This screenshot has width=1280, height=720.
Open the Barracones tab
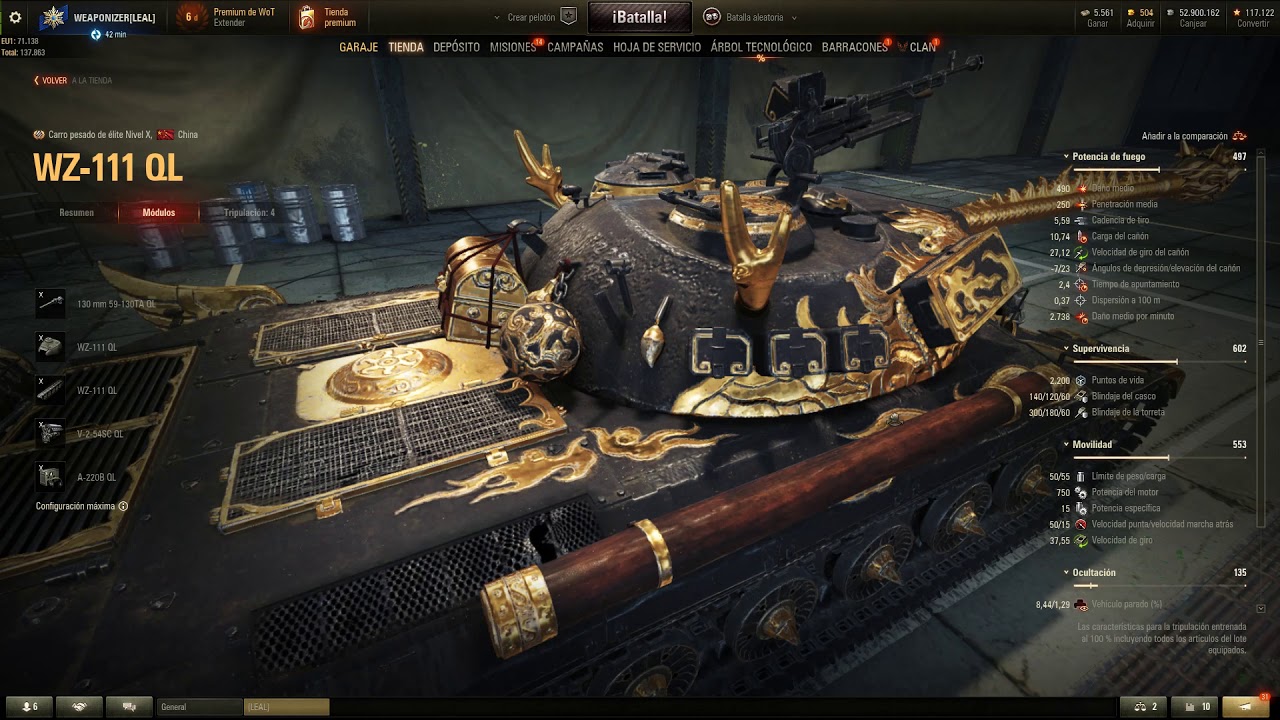pyautogui.click(x=854, y=47)
